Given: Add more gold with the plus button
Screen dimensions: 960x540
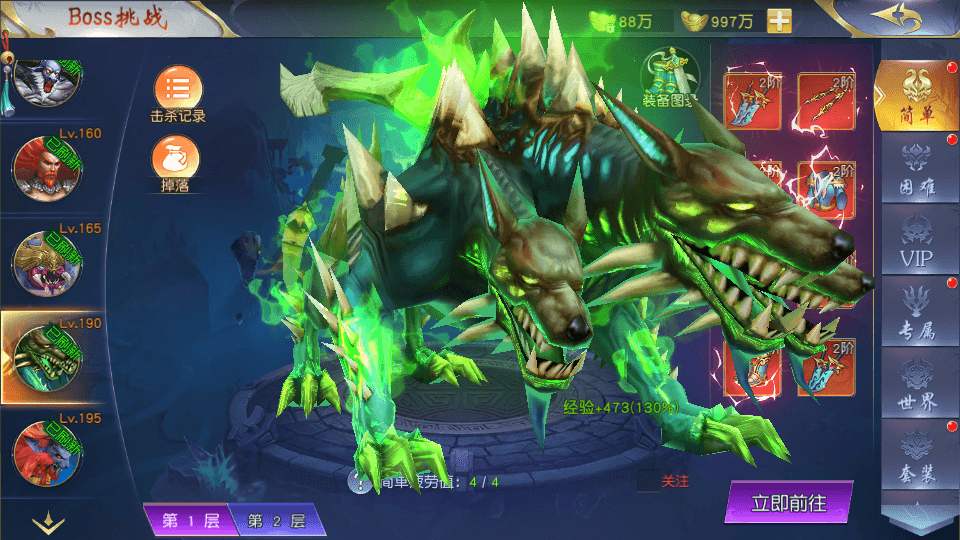Looking at the screenshot, I should coord(779,21).
